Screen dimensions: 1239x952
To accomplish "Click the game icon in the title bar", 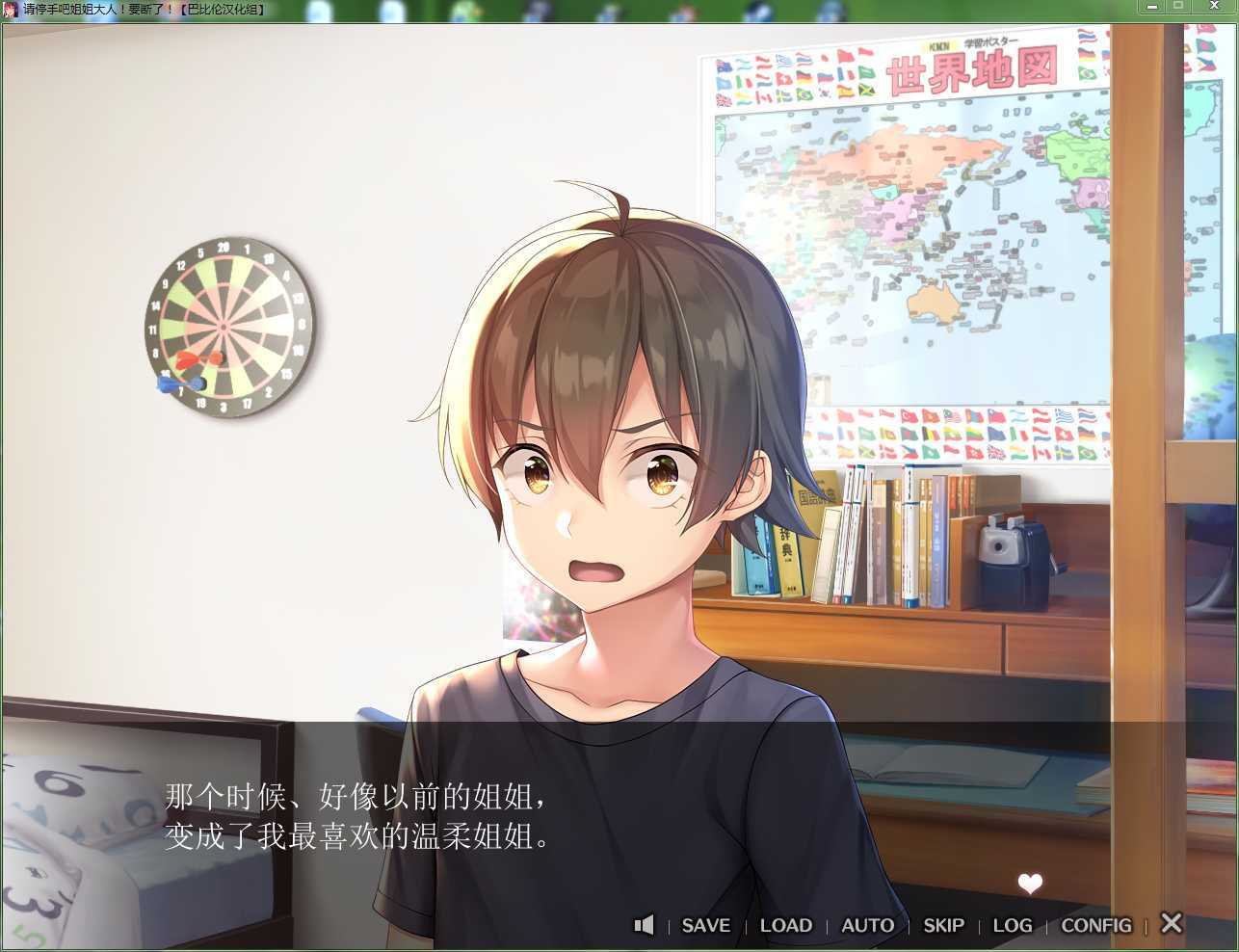I will coord(10,8).
